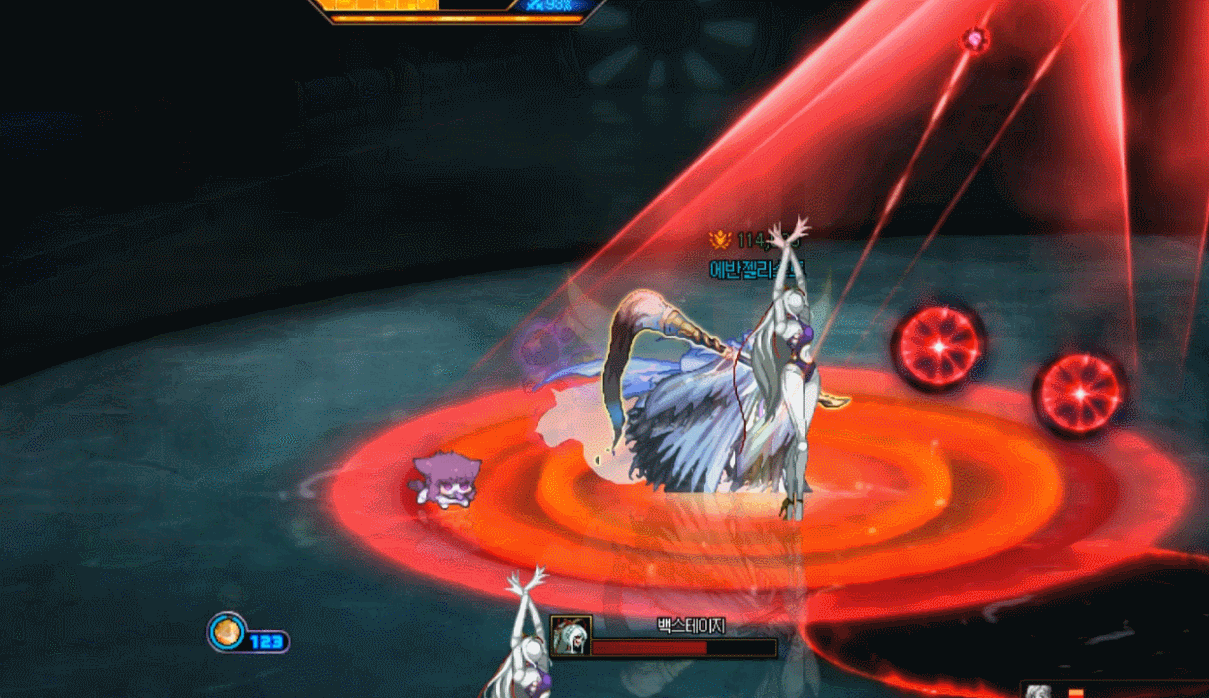Select the orange coin icon showing 123
The width and height of the screenshot is (1209, 698).
227,632
